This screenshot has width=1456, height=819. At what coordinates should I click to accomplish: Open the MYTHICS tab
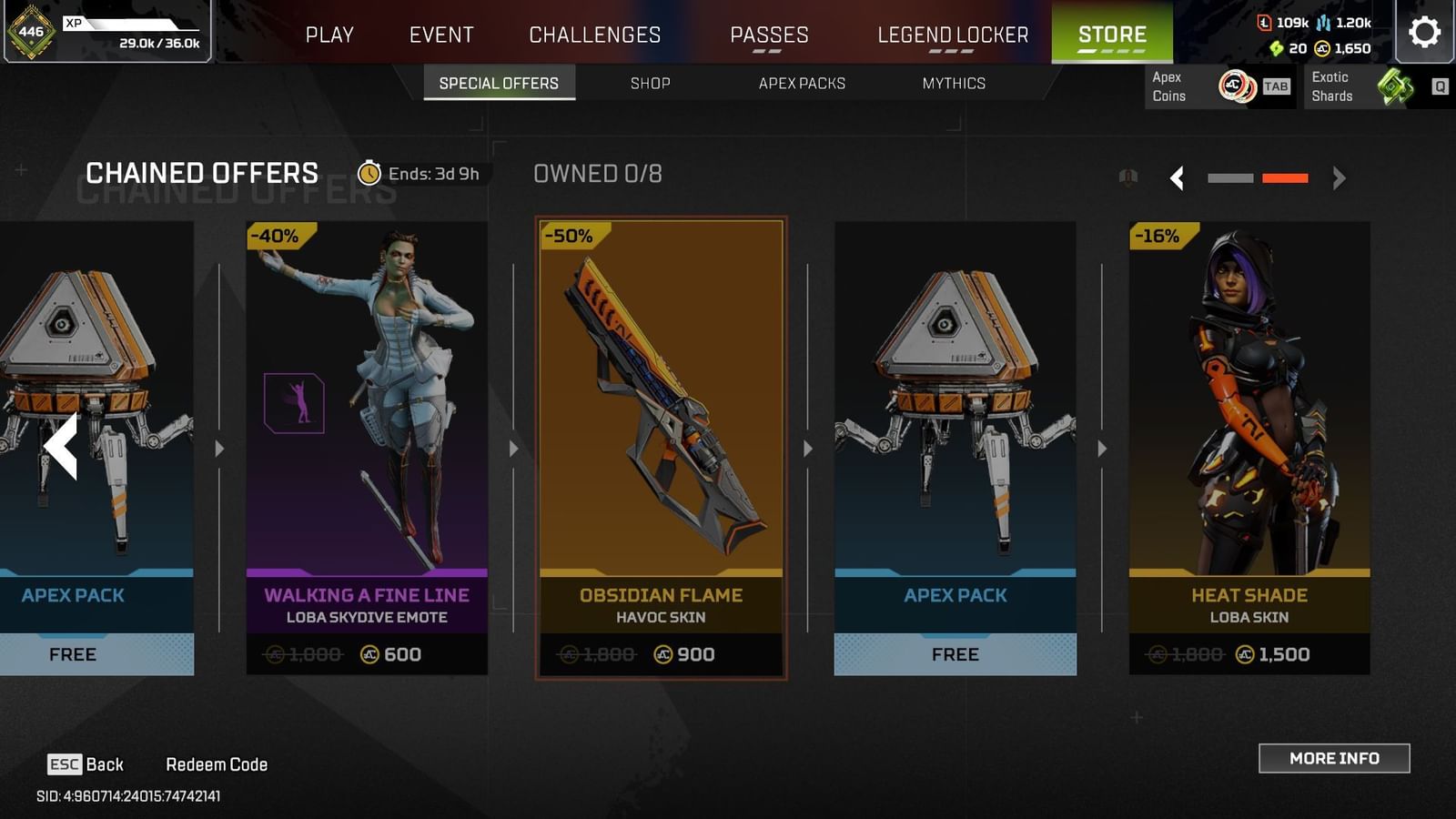953,83
